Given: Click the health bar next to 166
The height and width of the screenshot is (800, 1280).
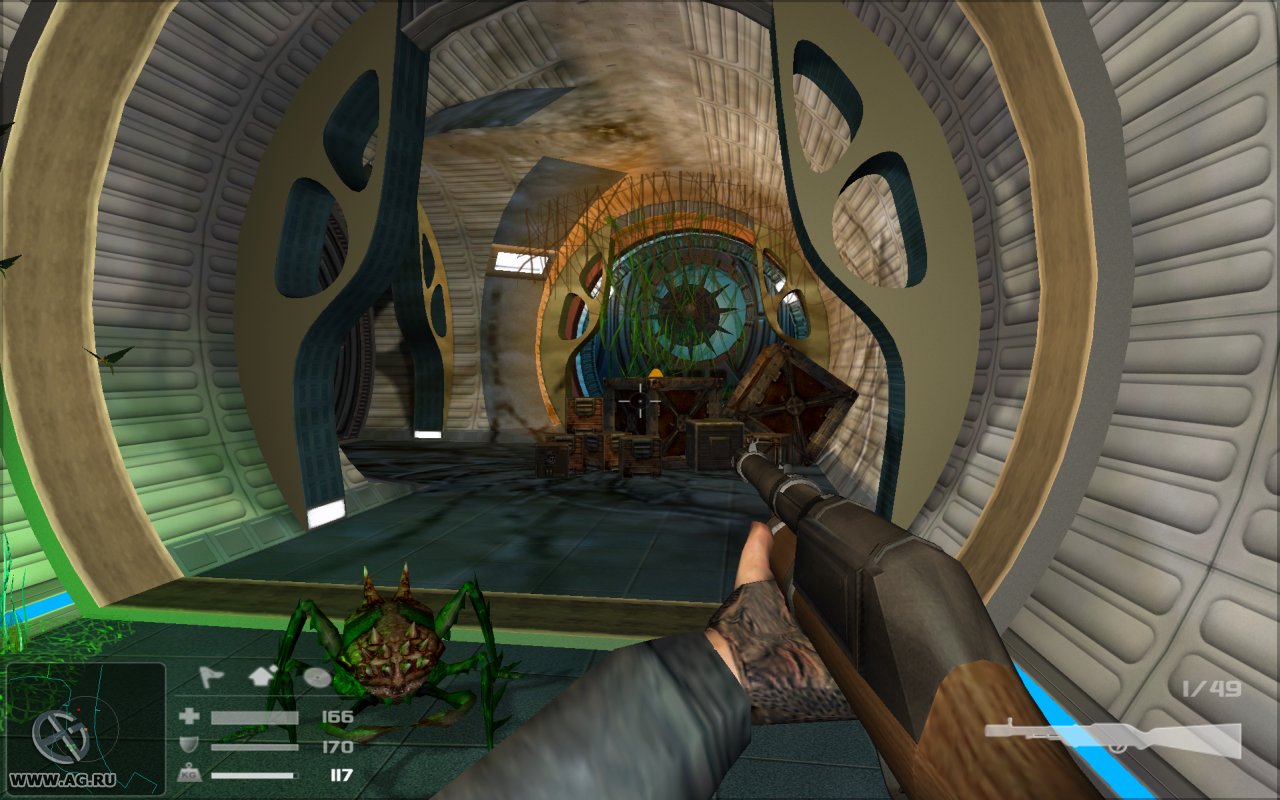Looking at the screenshot, I should [254, 718].
